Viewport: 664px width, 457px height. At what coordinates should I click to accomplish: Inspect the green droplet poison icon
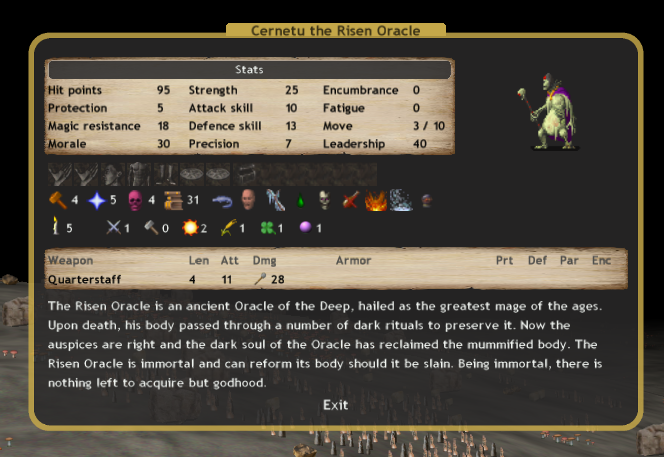[299, 201]
